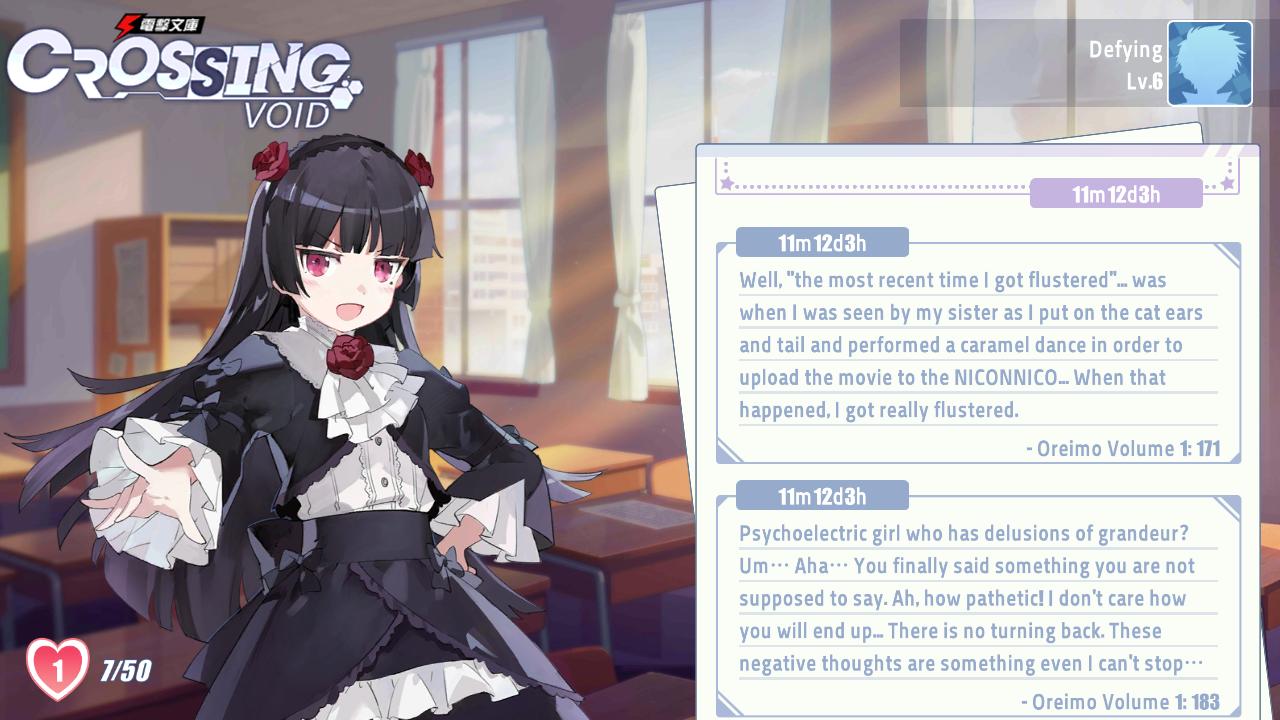
Task: Tap the paw print icon beside VOID text
Action: tap(350, 92)
